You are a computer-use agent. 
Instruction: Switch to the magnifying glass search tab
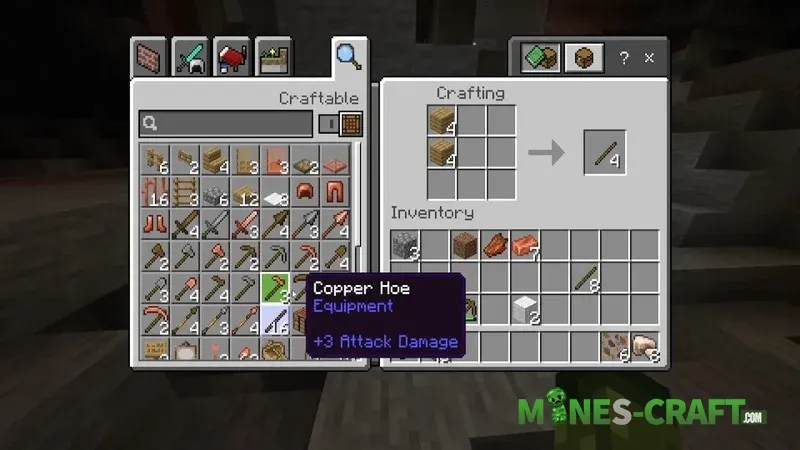[x=348, y=56]
